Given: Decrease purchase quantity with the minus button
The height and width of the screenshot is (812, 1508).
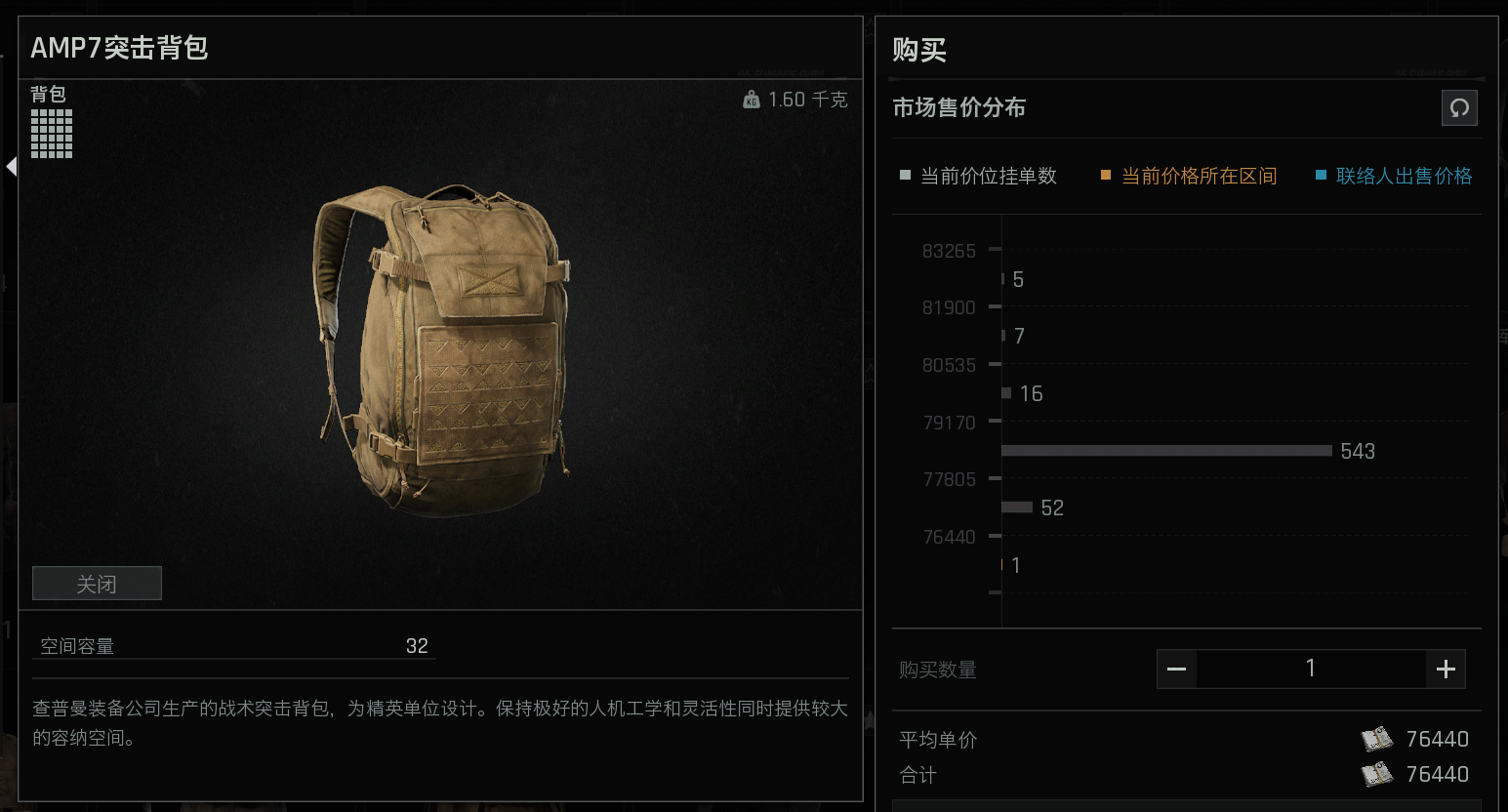Looking at the screenshot, I should [1176, 669].
